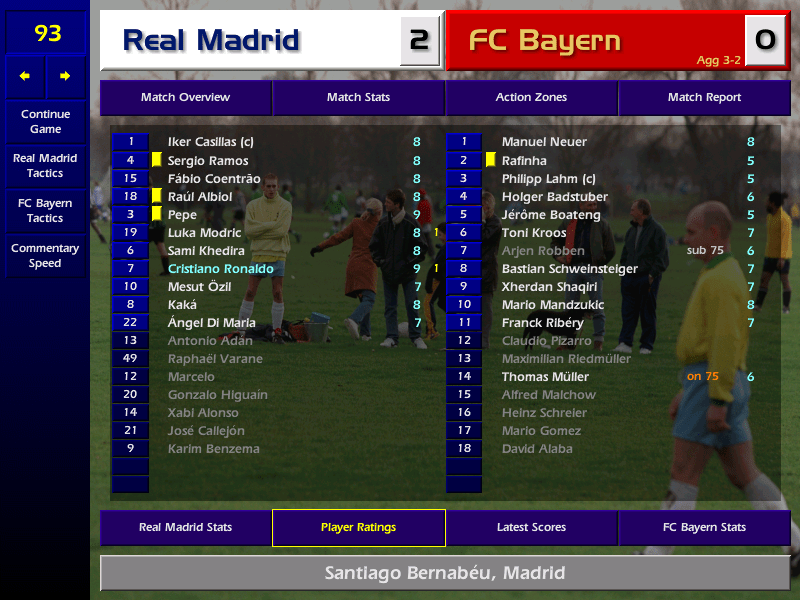This screenshot has width=800, height=600.
Task: Open Latest Scores
Action: point(531,528)
